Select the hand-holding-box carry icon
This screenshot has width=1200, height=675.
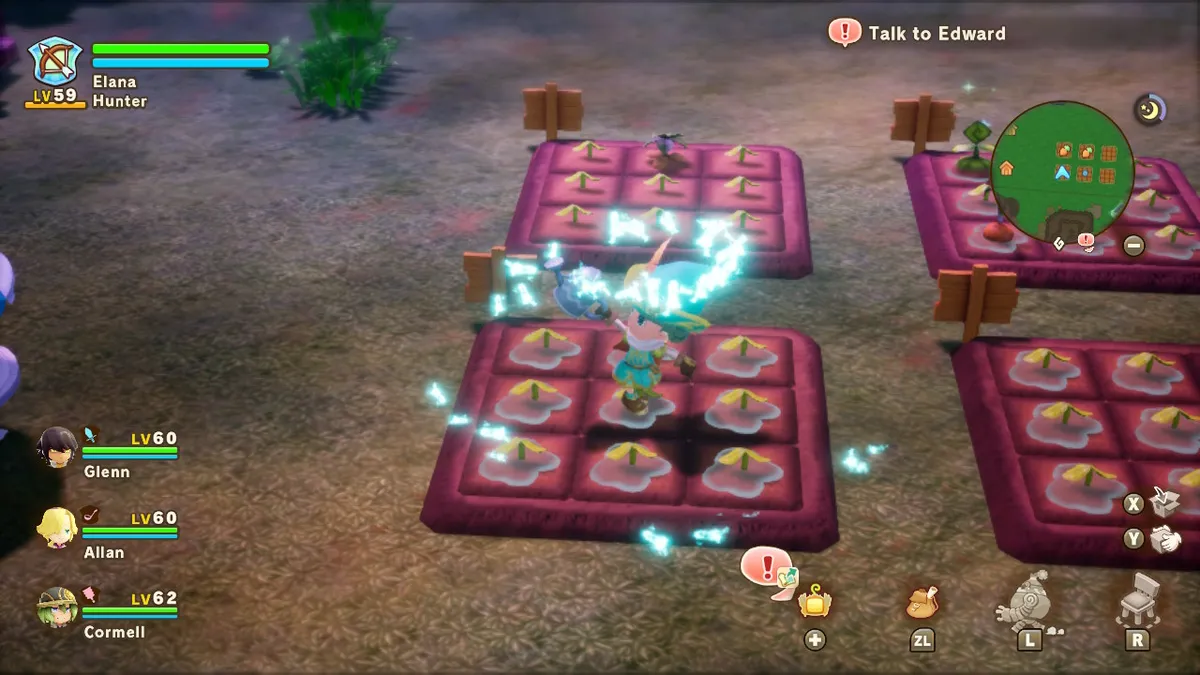click(x=1164, y=540)
